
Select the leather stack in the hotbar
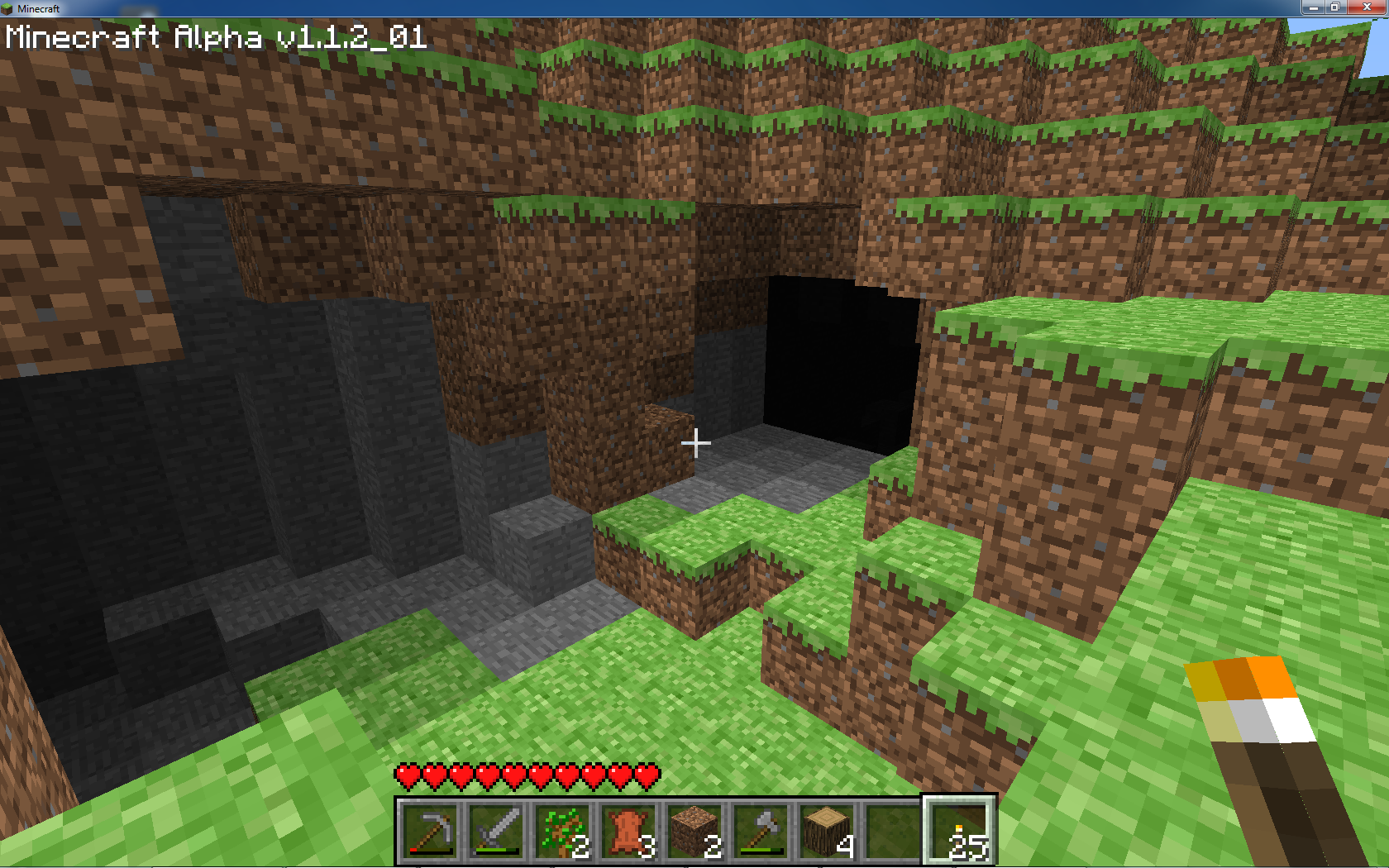[x=627, y=831]
